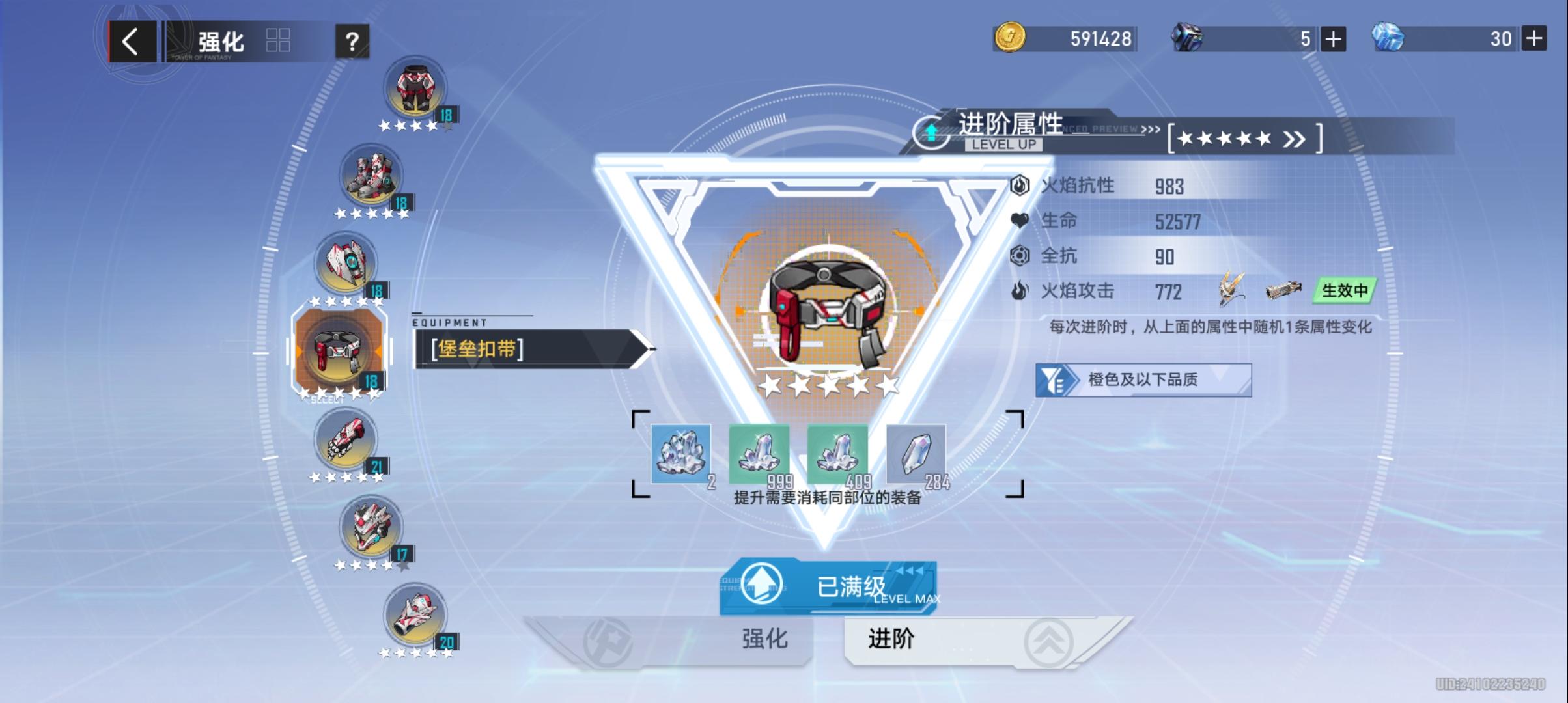
Task: Open blue crystal purchase with plus button
Action: [x=1535, y=39]
